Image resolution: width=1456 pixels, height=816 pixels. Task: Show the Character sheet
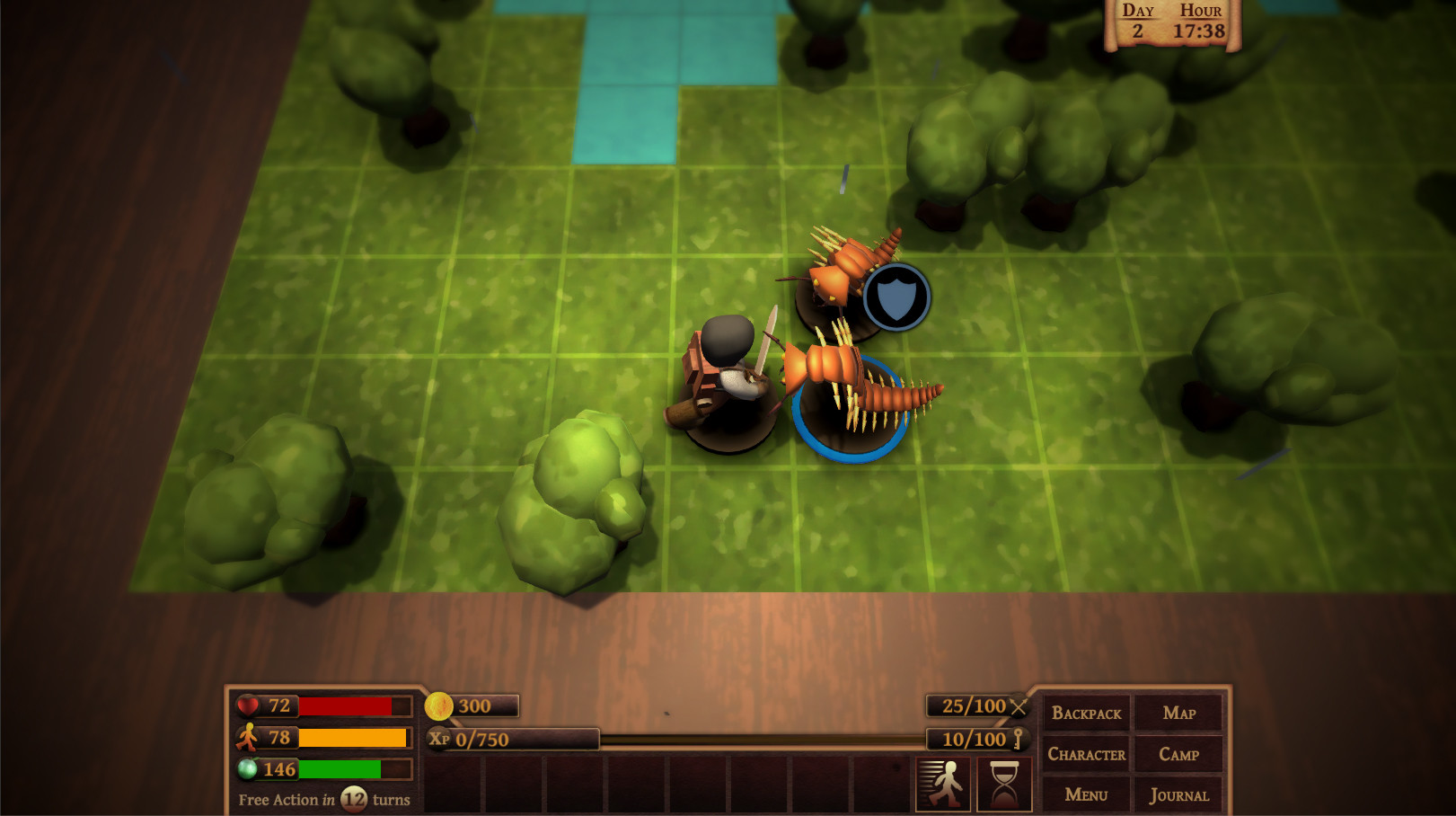(1086, 754)
